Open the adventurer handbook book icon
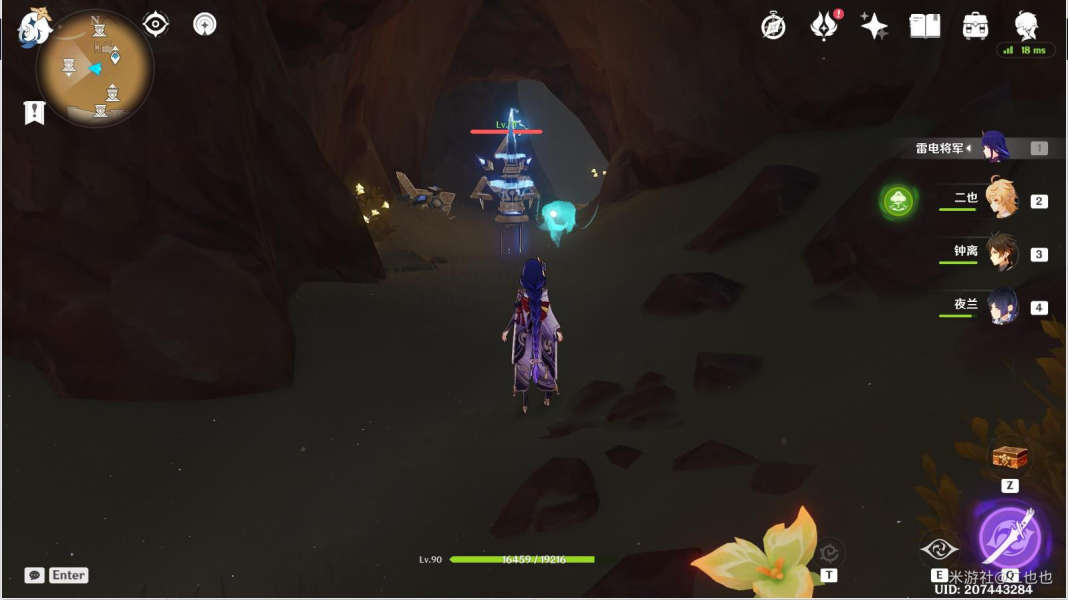The image size is (1068, 600). click(925, 26)
